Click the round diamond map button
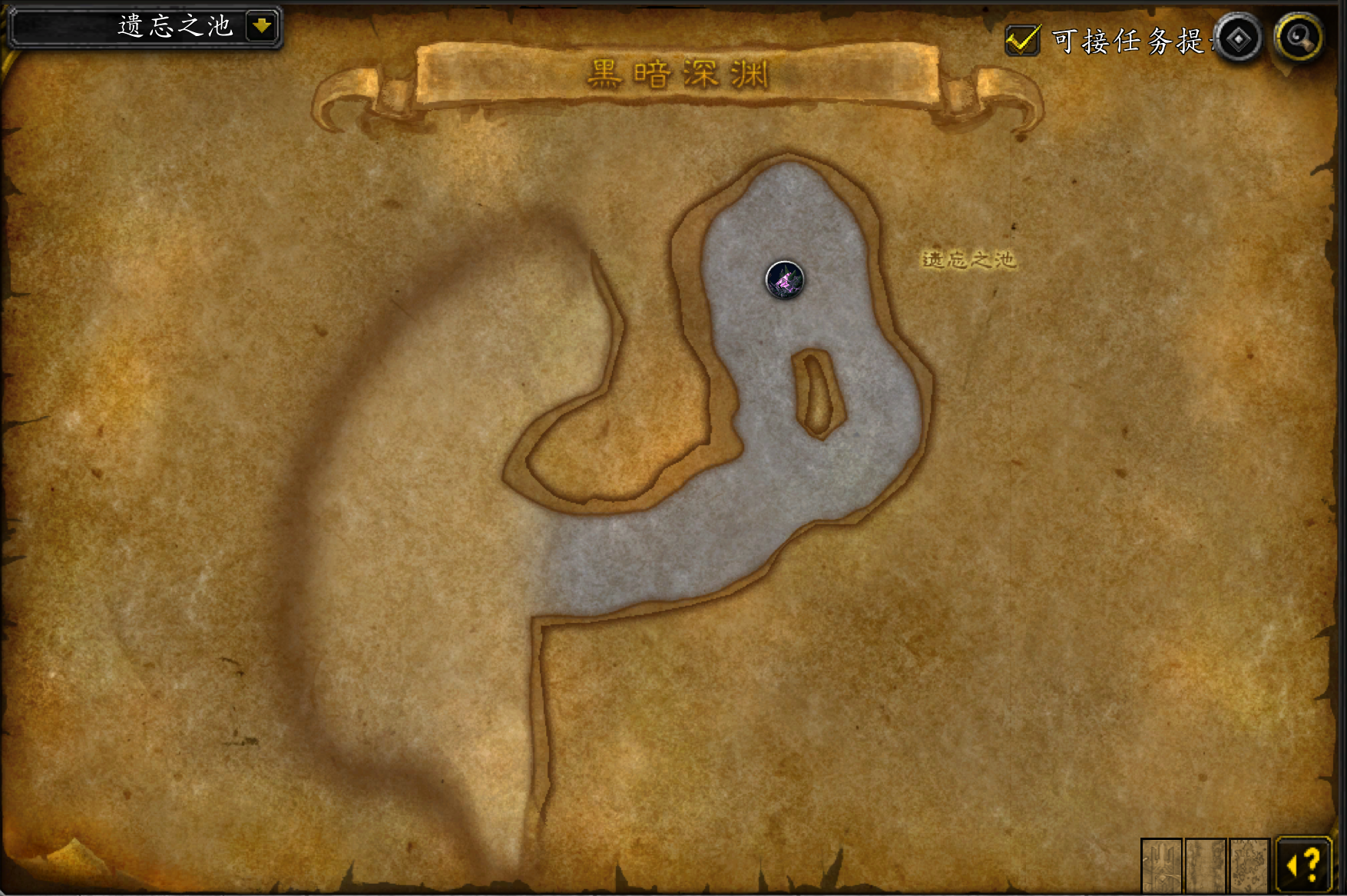 [x=1238, y=38]
